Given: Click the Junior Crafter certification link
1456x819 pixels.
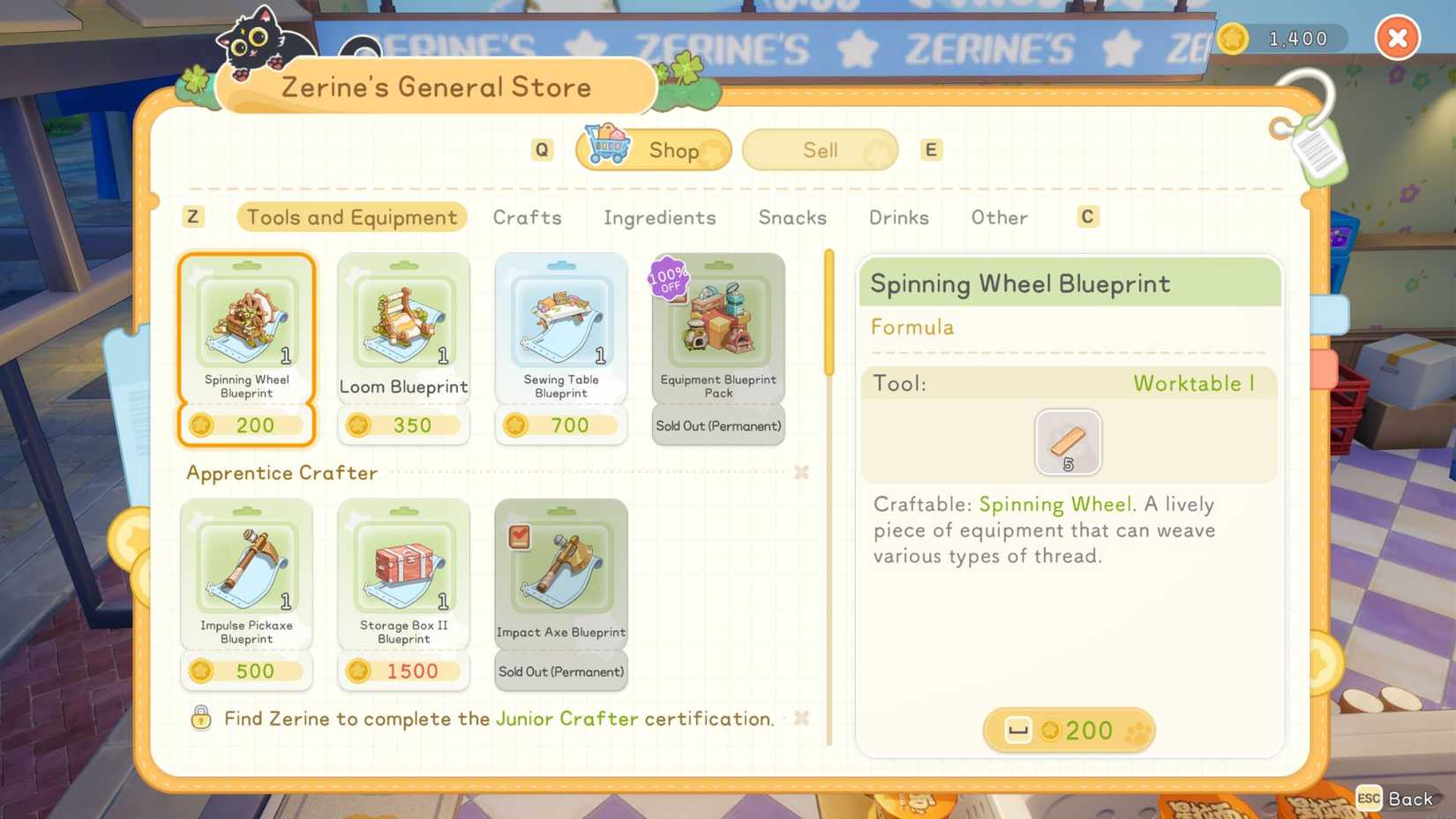Looking at the screenshot, I should (565, 718).
